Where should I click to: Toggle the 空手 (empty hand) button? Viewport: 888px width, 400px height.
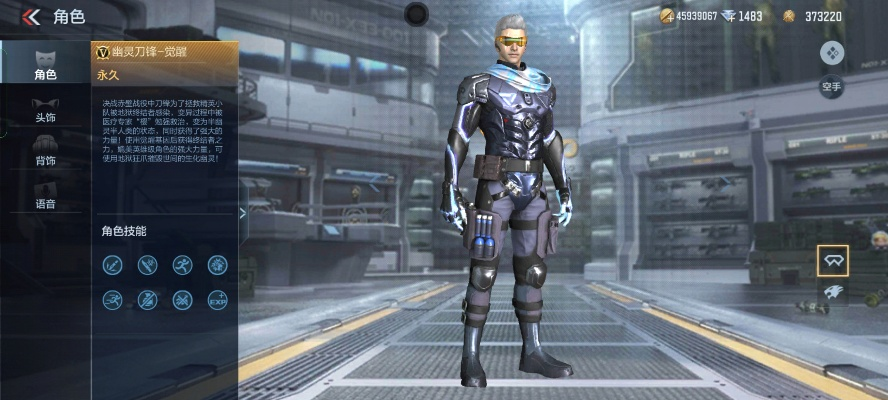coord(832,87)
